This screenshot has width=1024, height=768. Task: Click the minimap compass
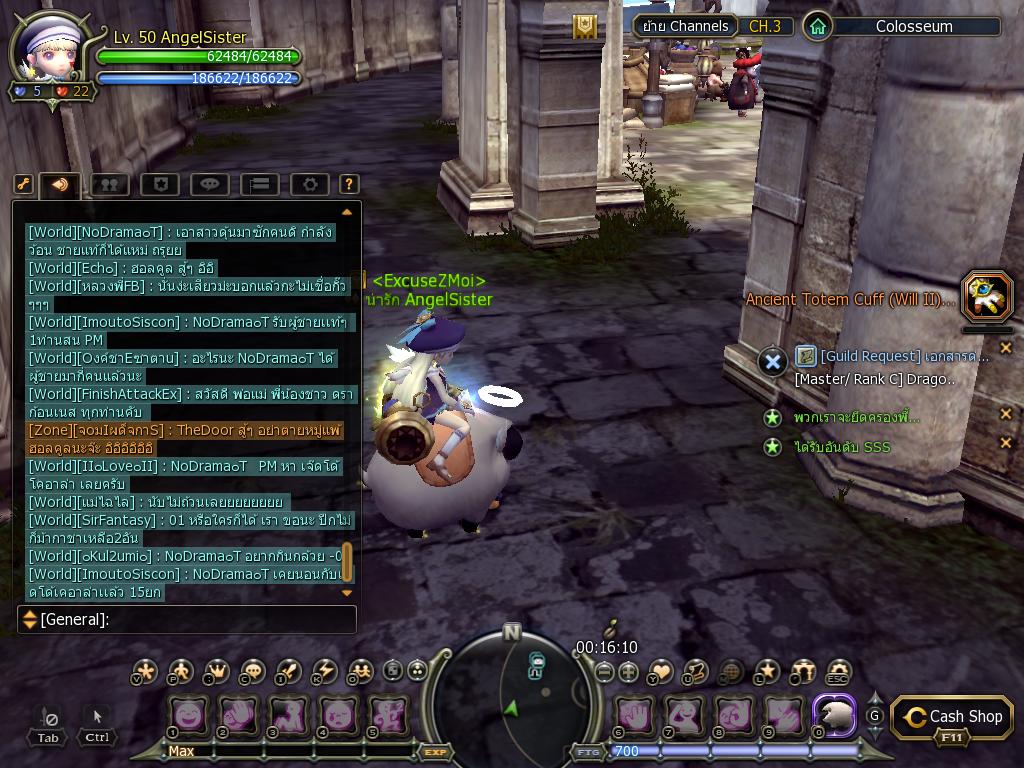(x=512, y=690)
